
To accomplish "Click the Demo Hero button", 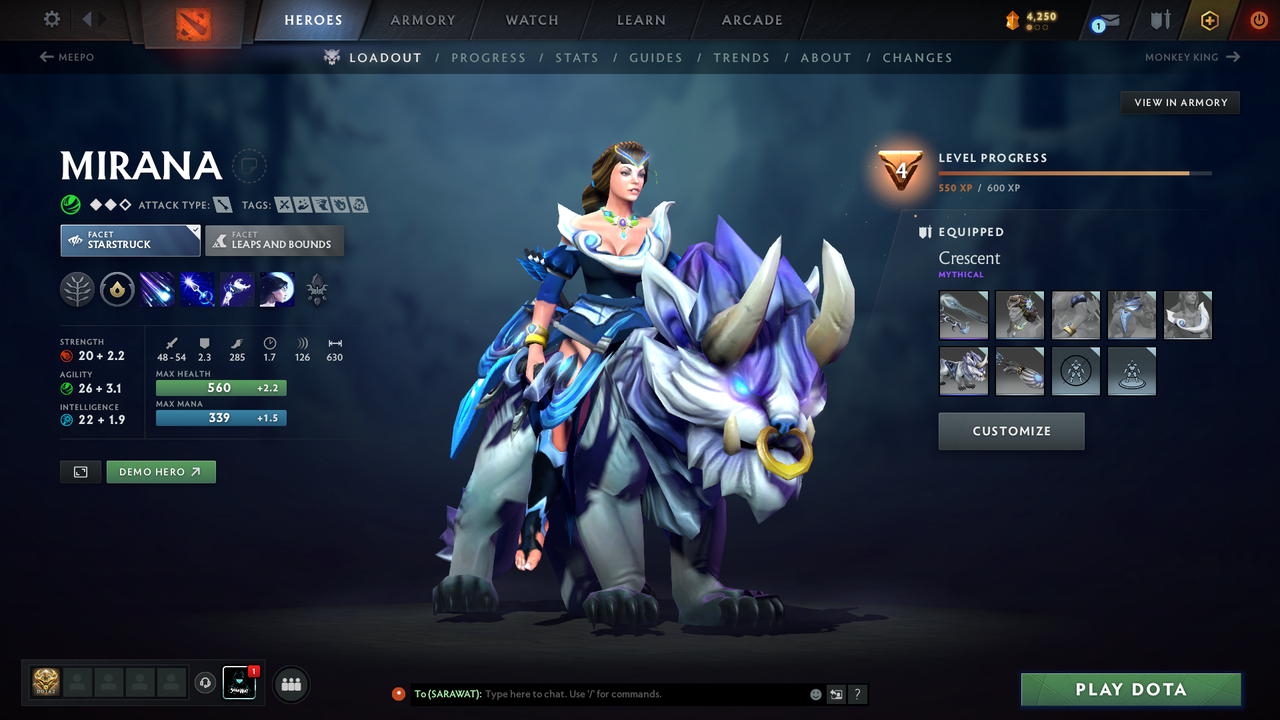I will 160,471.
